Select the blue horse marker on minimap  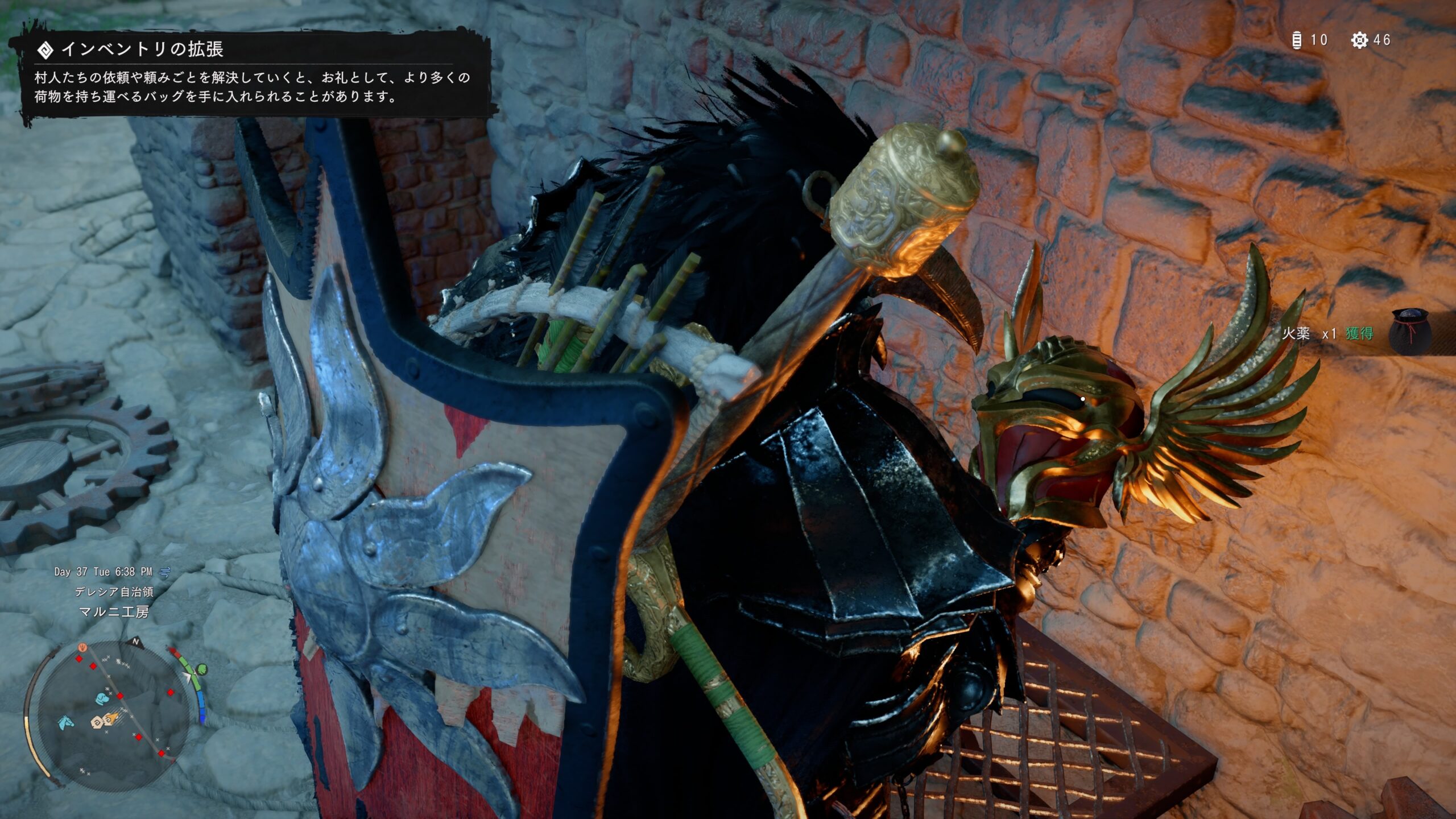(66, 723)
